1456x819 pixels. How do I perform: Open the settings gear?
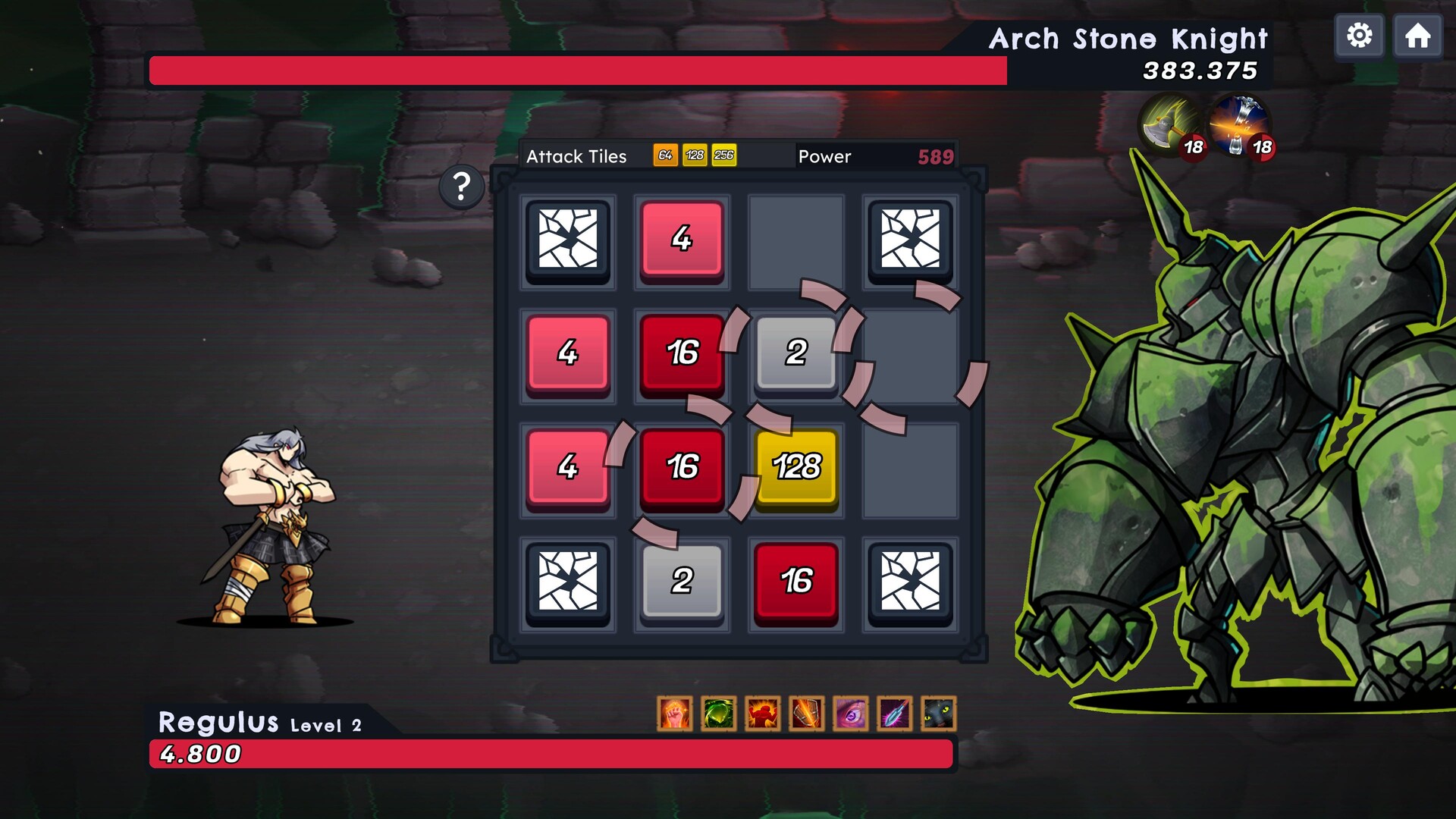pyautogui.click(x=1360, y=35)
